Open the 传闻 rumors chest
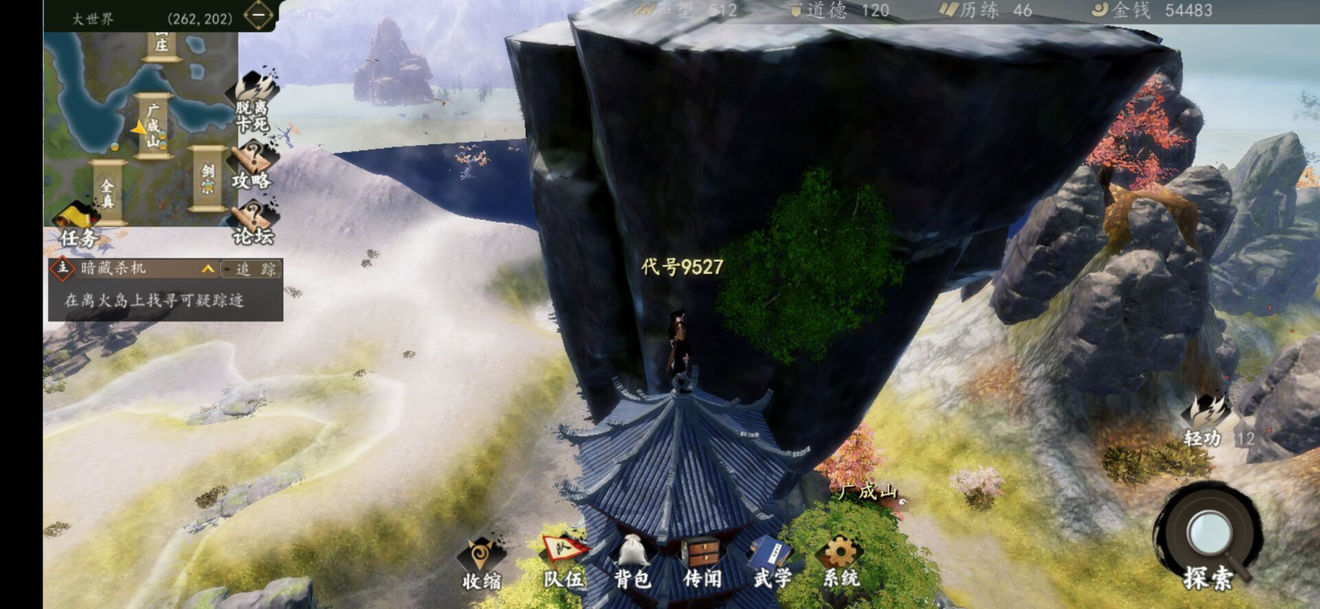1320x609 pixels. coord(702,563)
